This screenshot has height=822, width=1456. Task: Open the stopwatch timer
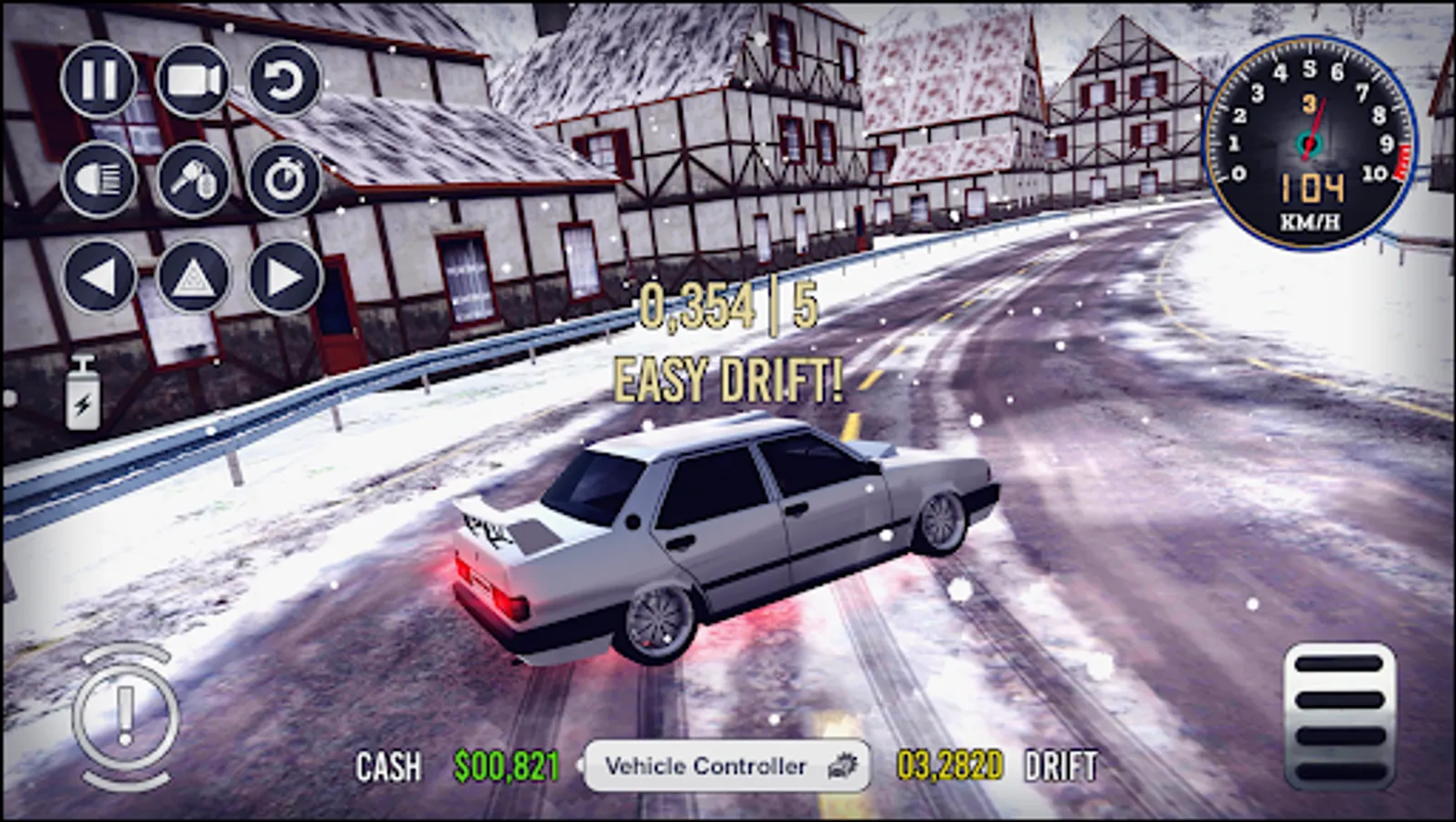coord(284,179)
